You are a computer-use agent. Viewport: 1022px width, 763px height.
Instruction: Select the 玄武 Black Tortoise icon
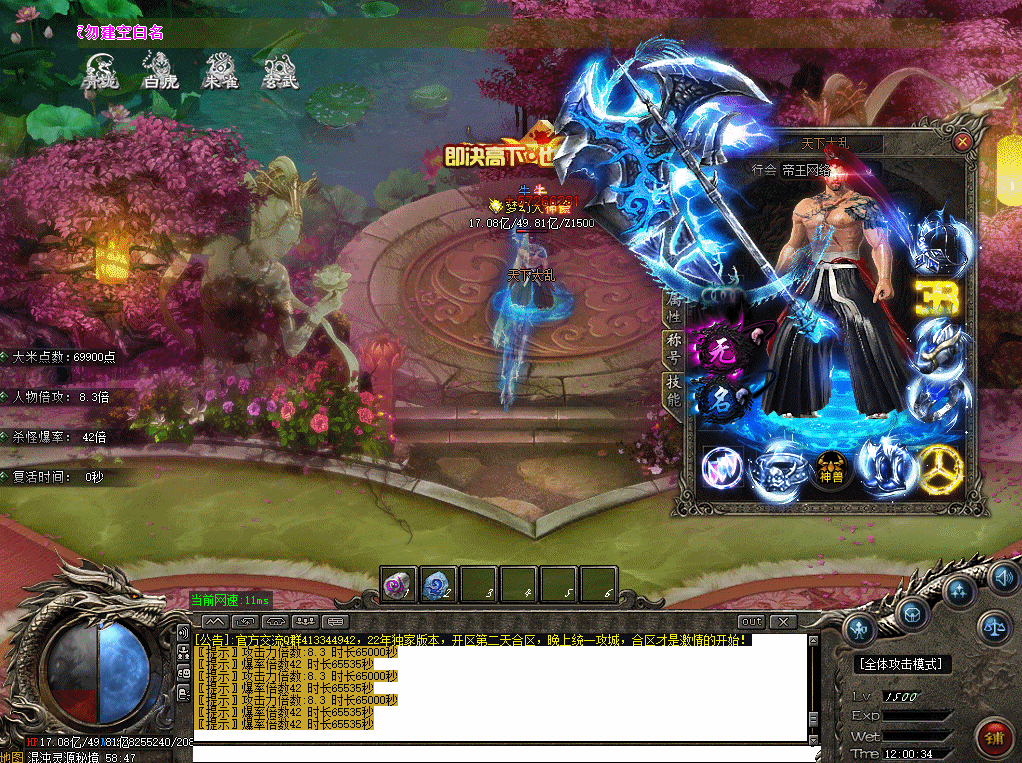279,70
